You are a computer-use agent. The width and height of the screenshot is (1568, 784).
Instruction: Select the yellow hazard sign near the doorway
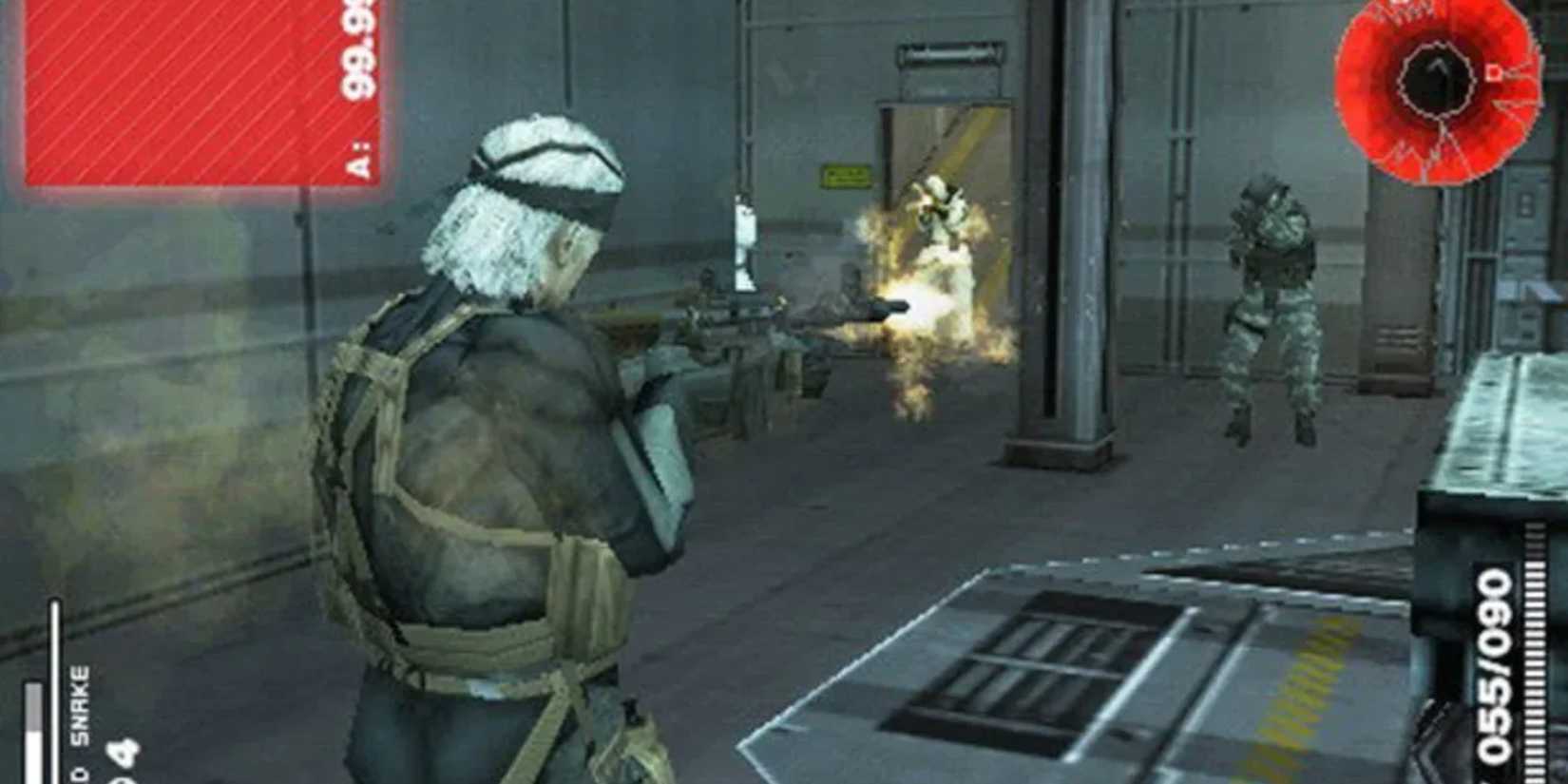point(844,177)
